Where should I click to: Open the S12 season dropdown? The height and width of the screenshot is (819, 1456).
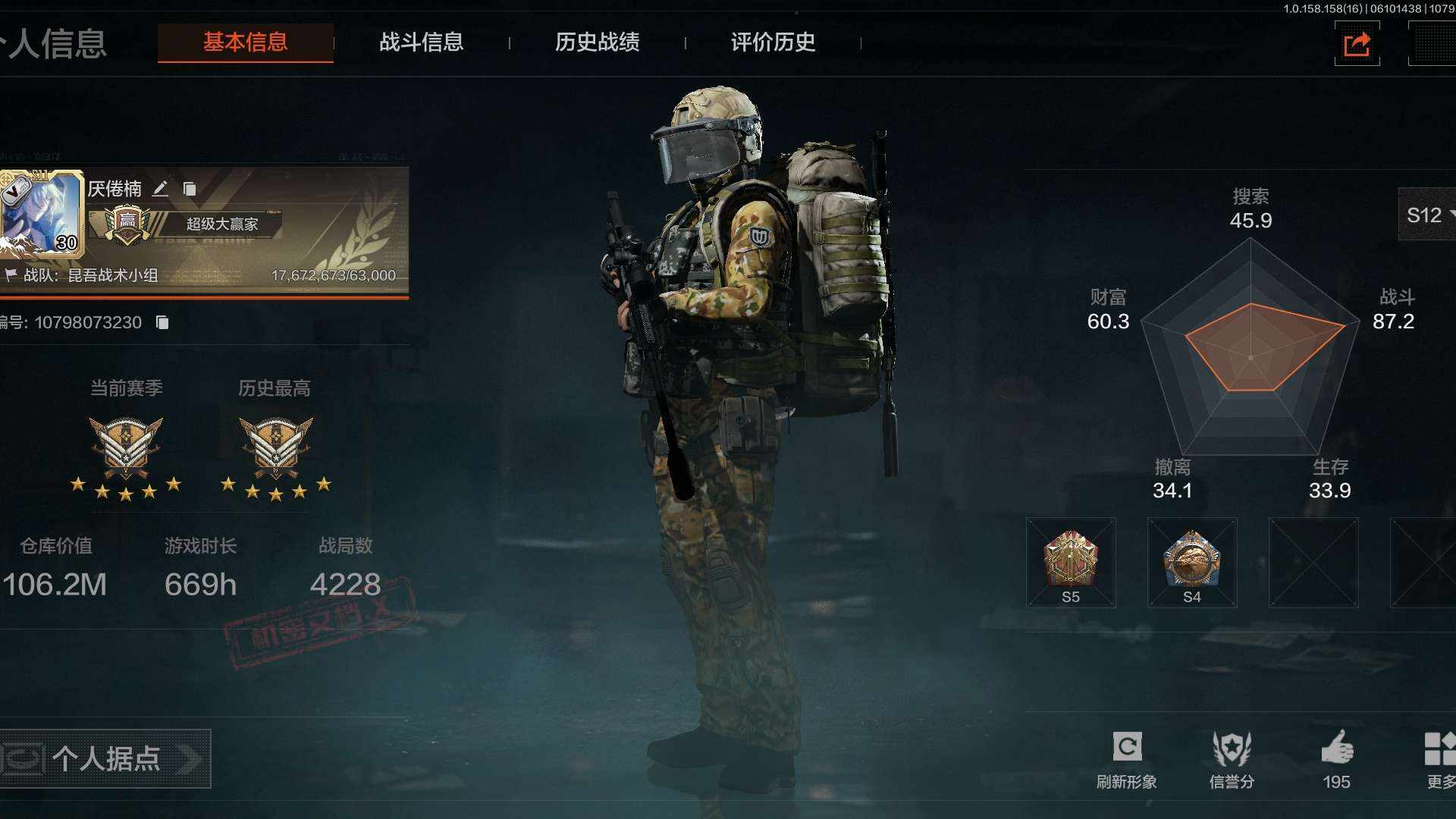pos(1428,215)
